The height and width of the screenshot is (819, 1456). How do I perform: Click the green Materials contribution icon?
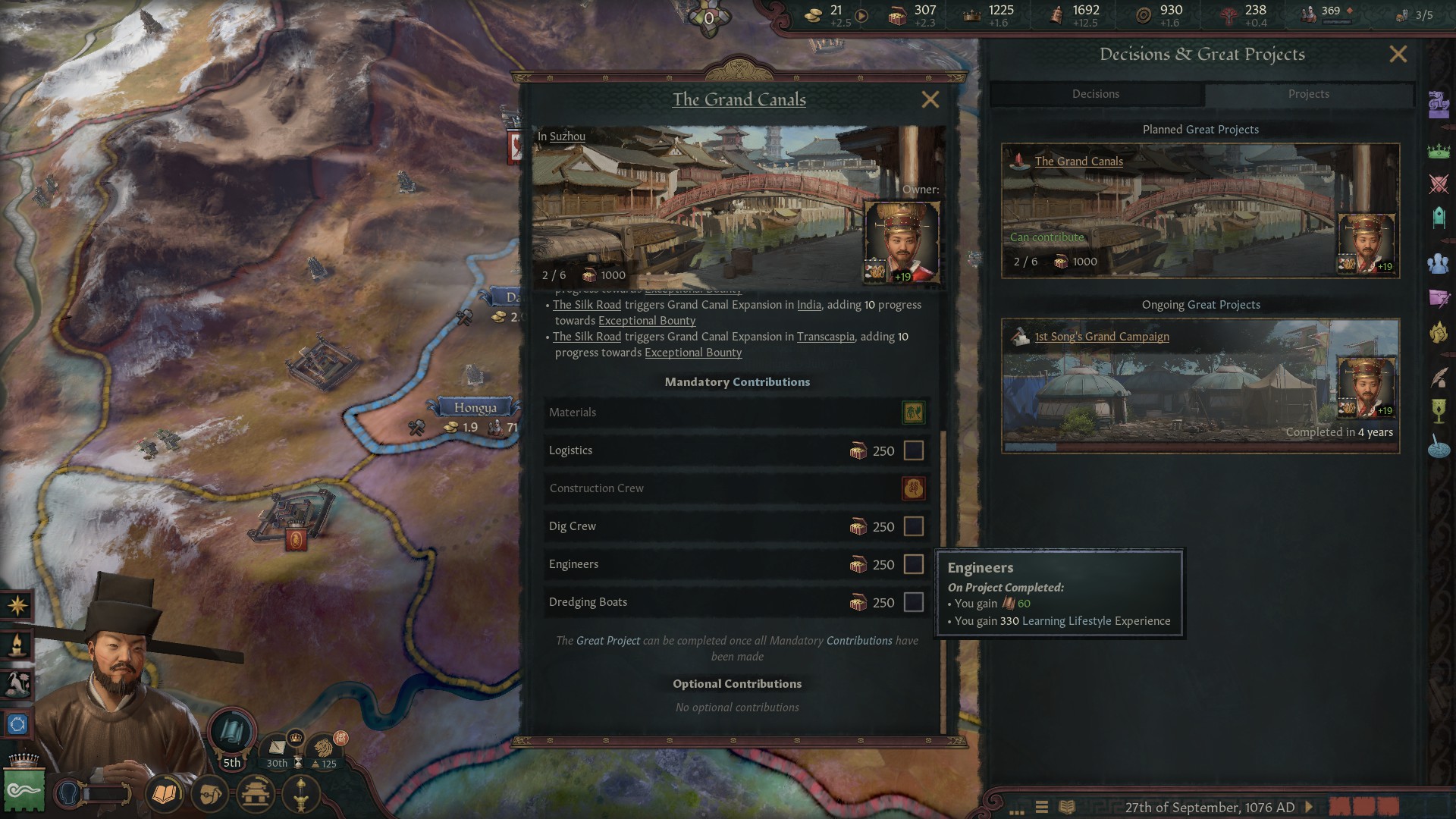913,413
